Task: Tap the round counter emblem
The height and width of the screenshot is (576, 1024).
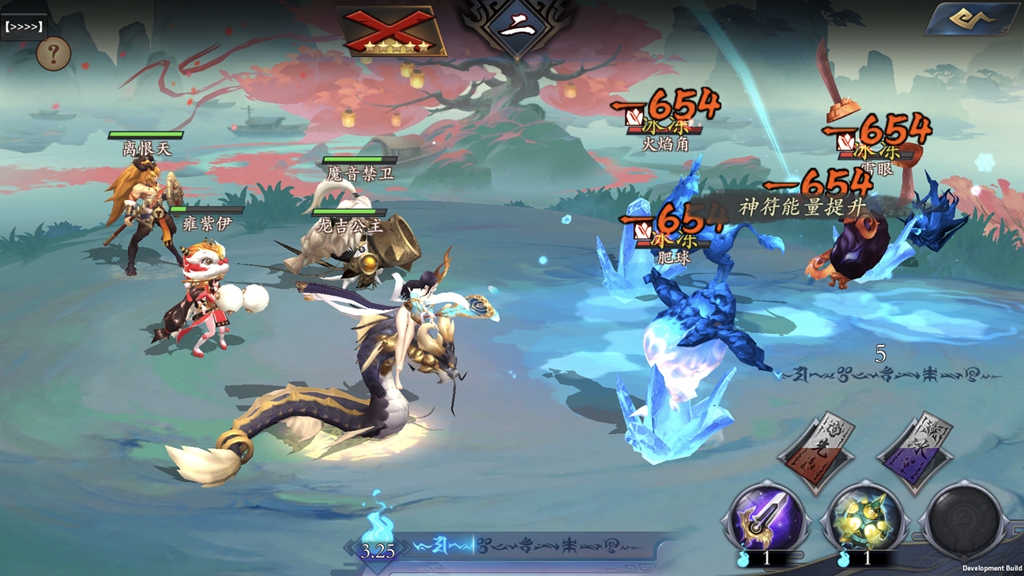Action: point(517,27)
